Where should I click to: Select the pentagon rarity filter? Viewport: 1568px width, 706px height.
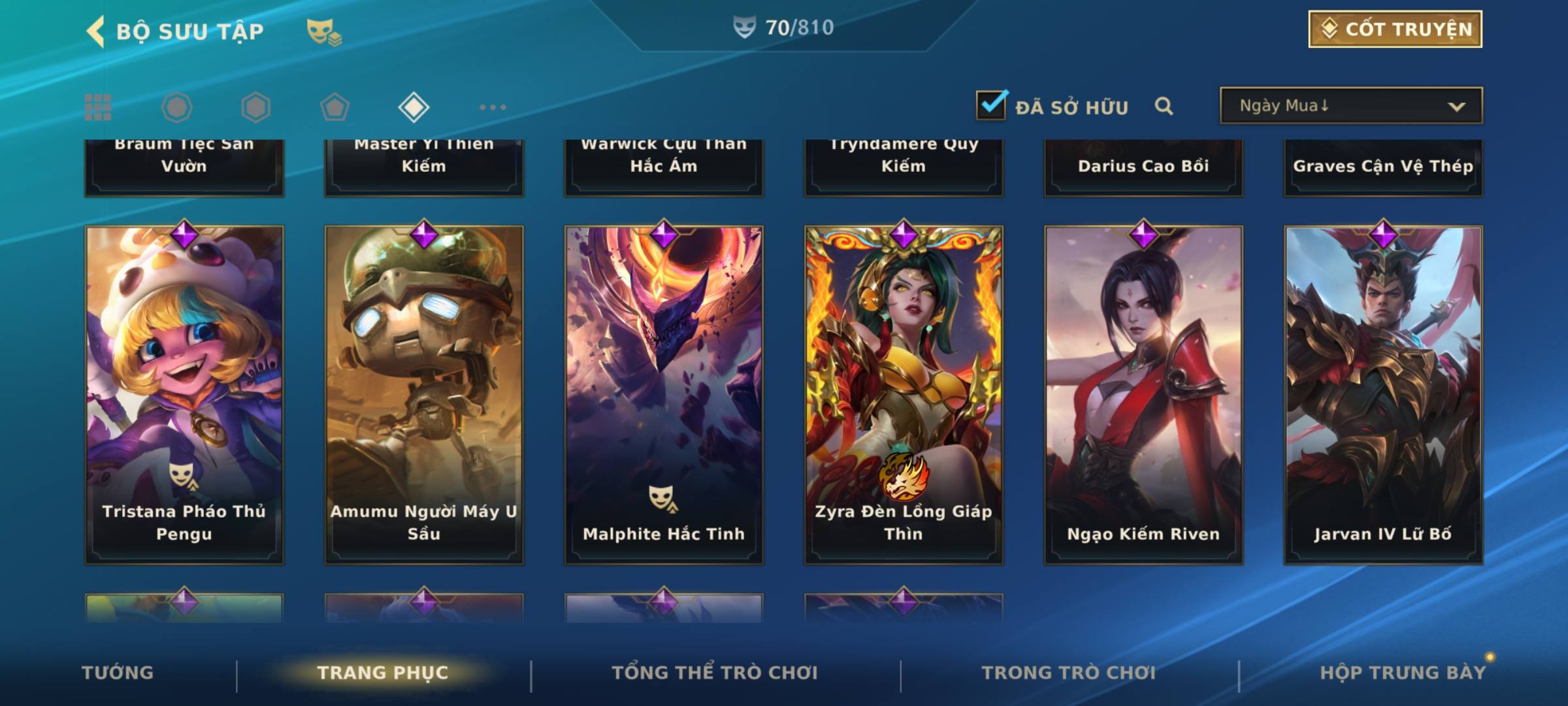335,107
